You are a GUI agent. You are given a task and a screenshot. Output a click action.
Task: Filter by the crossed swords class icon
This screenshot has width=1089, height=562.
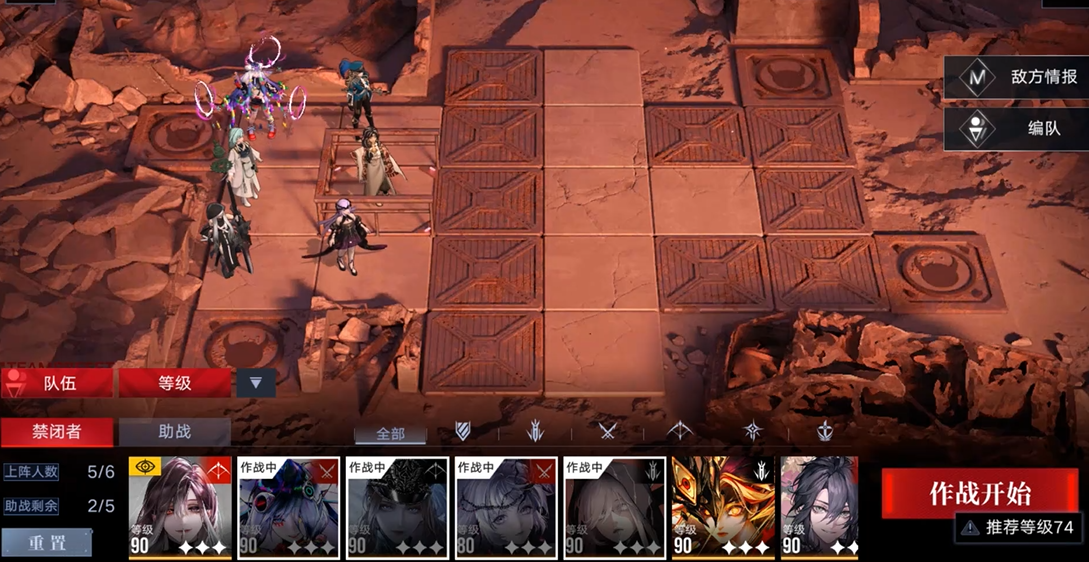point(608,431)
